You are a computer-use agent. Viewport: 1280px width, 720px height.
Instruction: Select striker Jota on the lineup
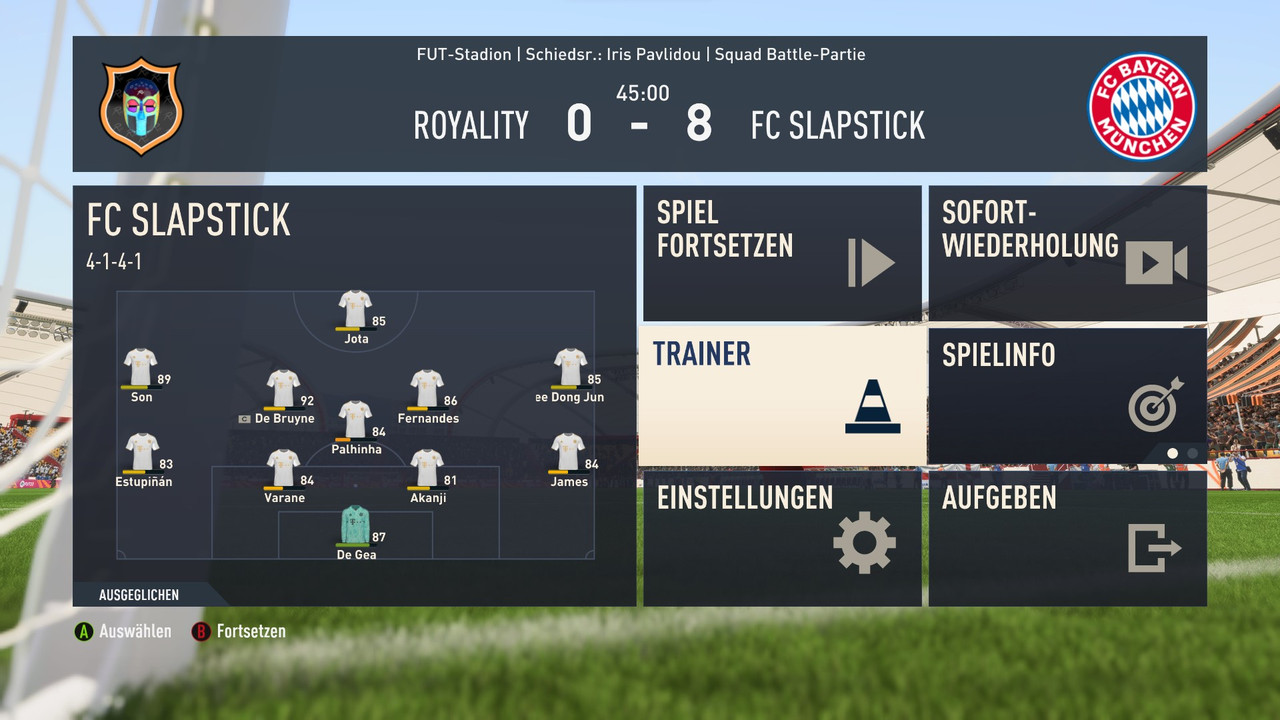click(x=355, y=310)
